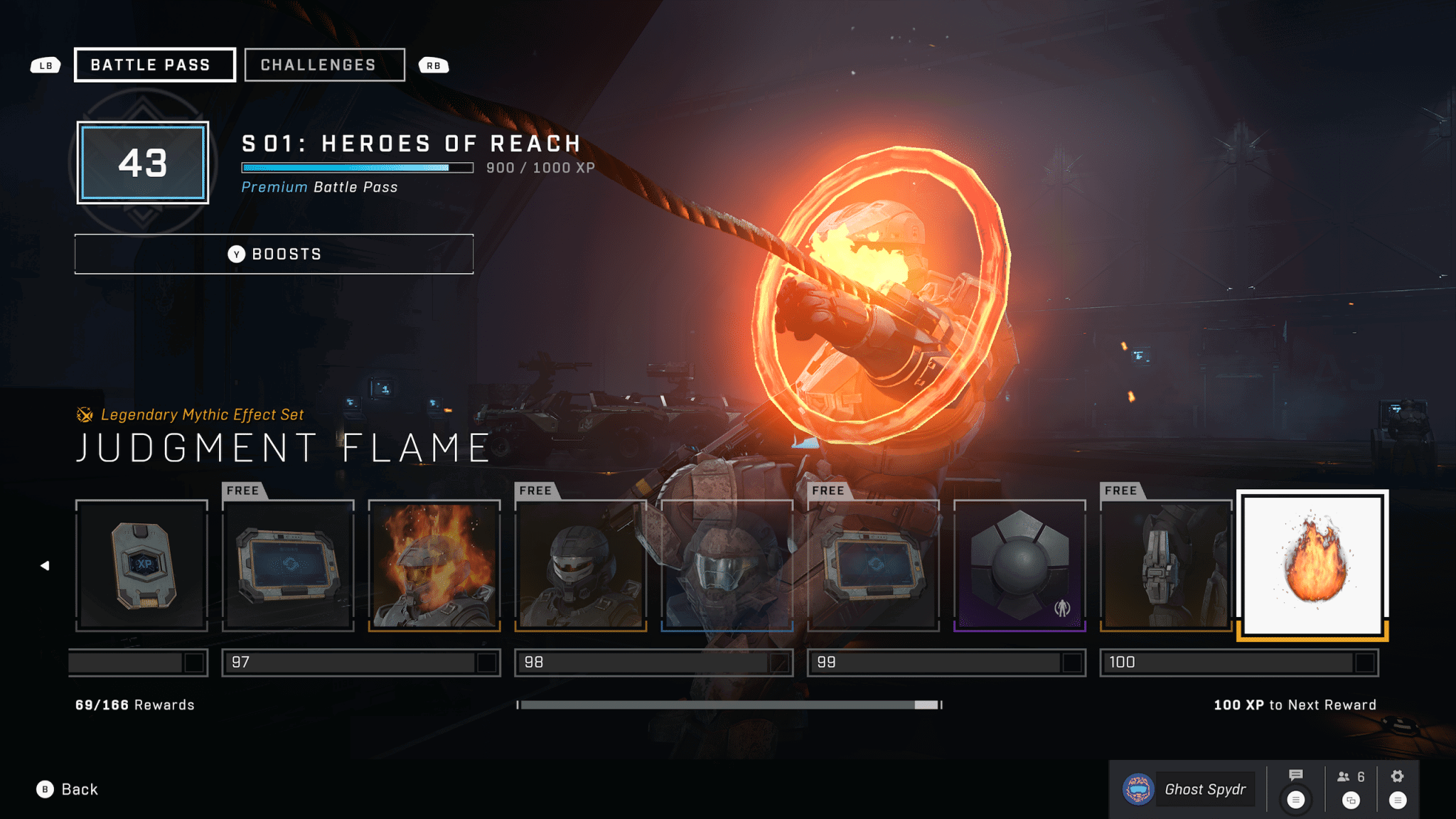Select the free tier 98 helmet reward
The image size is (1456, 819).
point(581,565)
